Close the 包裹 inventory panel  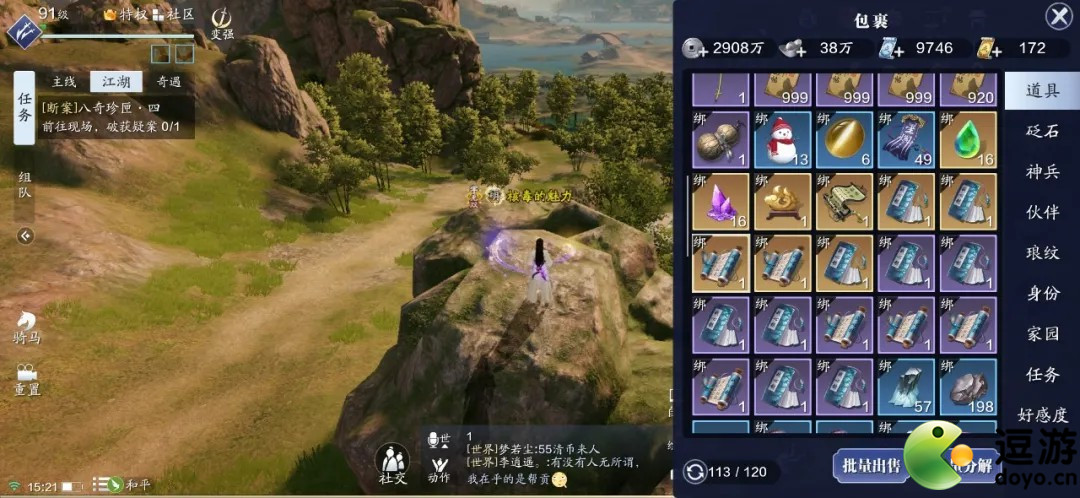pos(1058,16)
